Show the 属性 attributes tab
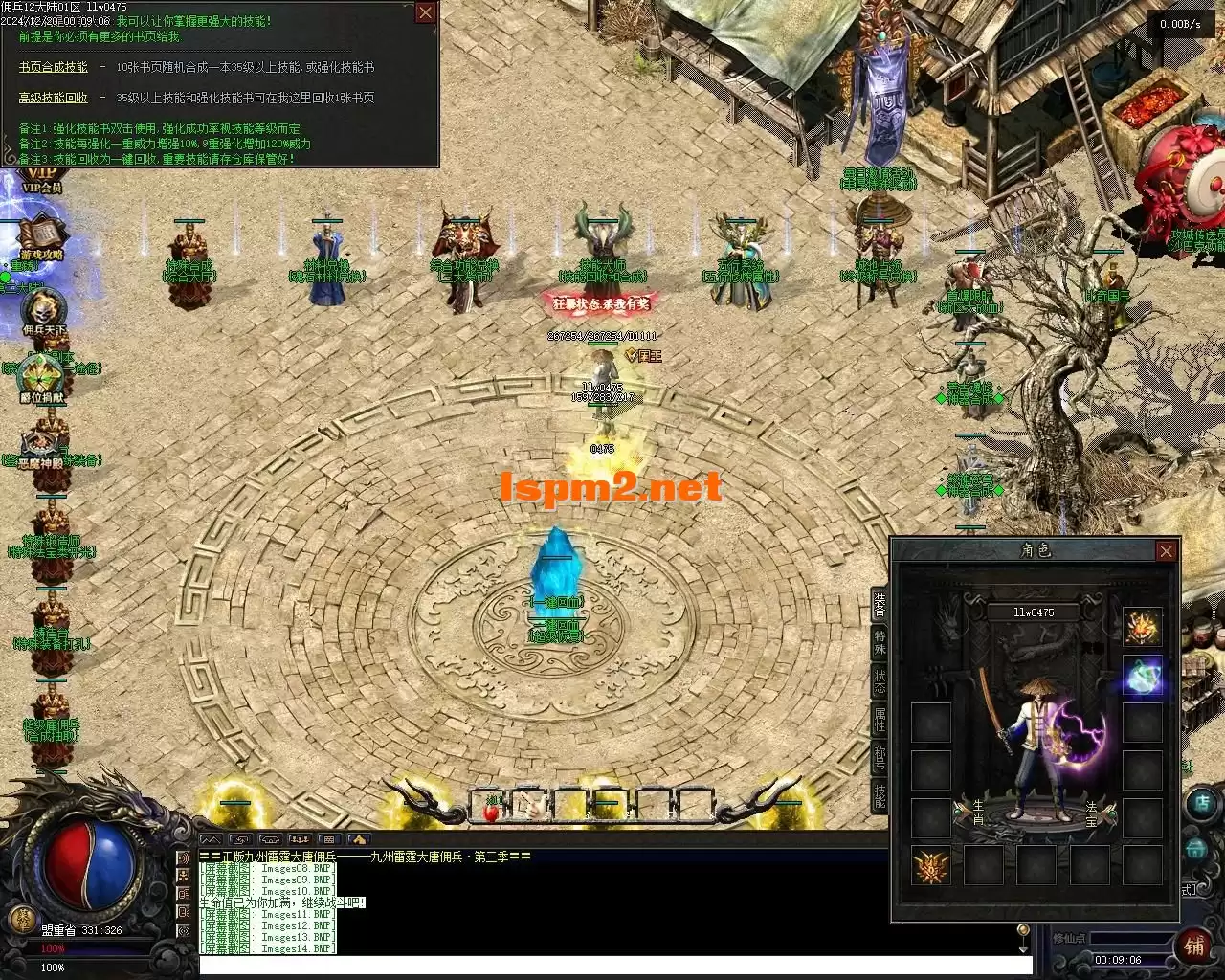Image resolution: width=1225 pixels, height=980 pixels. pos(880,720)
